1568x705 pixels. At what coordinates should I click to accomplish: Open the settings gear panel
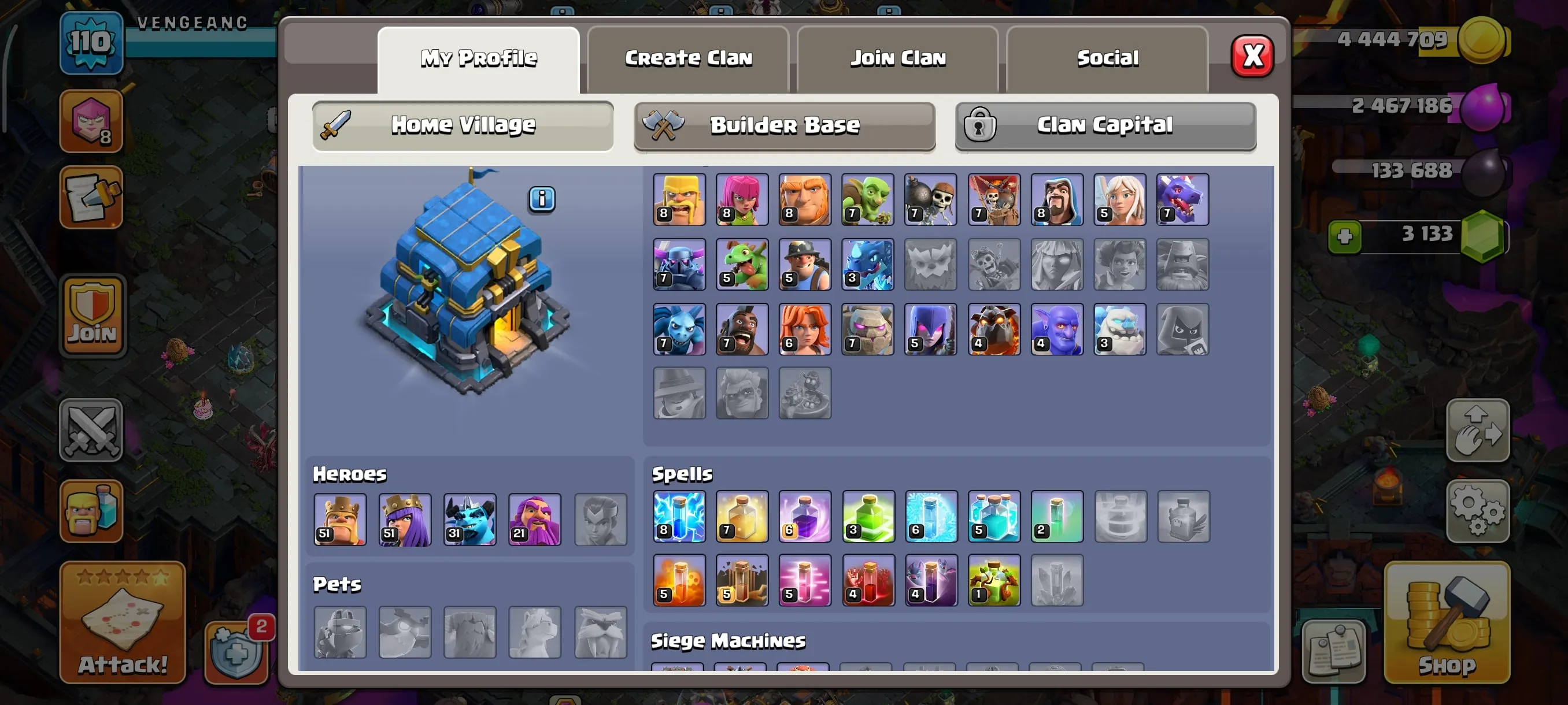coord(1478,511)
